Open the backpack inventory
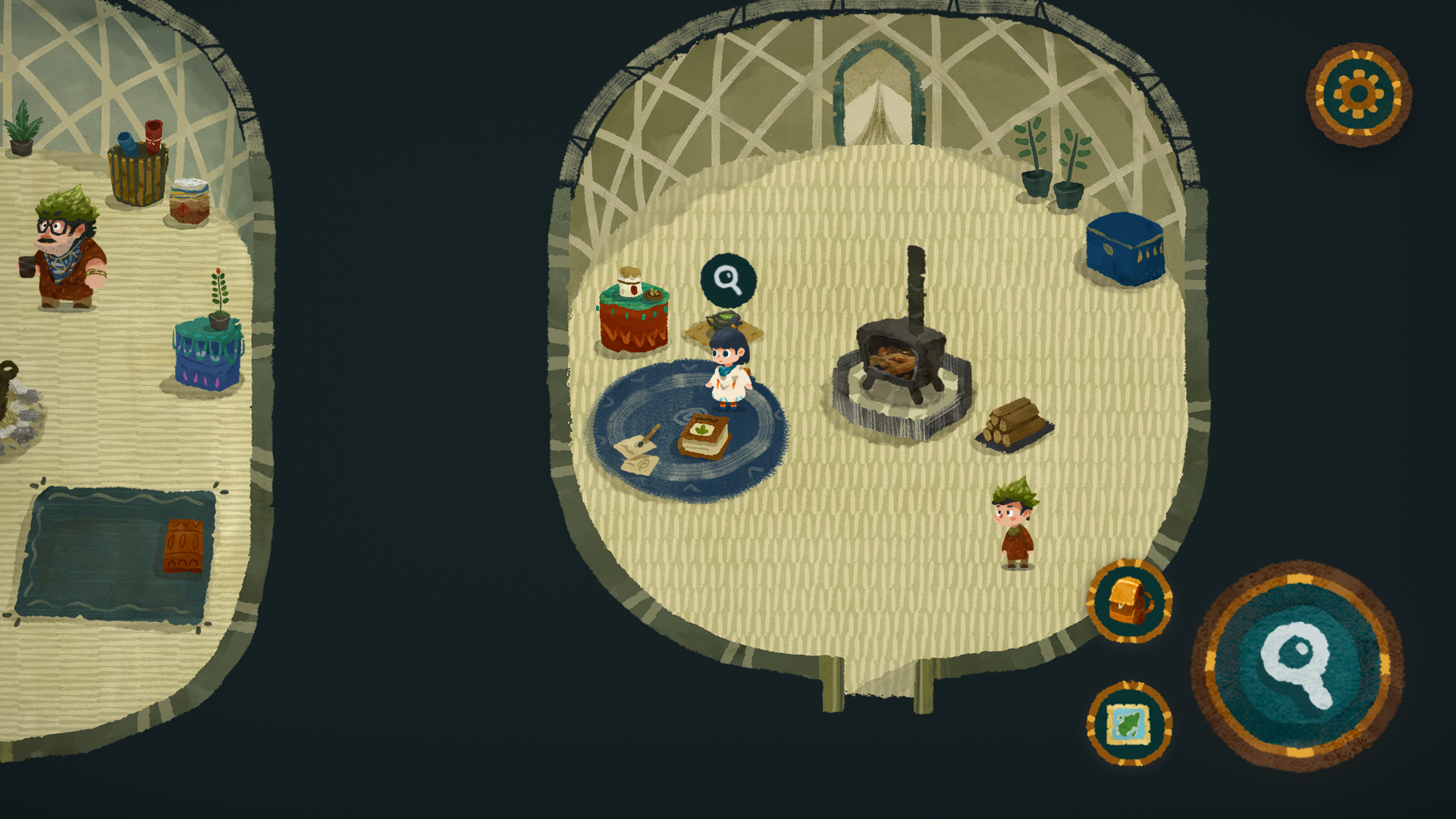The image size is (1456, 819). (x=1129, y=601)
